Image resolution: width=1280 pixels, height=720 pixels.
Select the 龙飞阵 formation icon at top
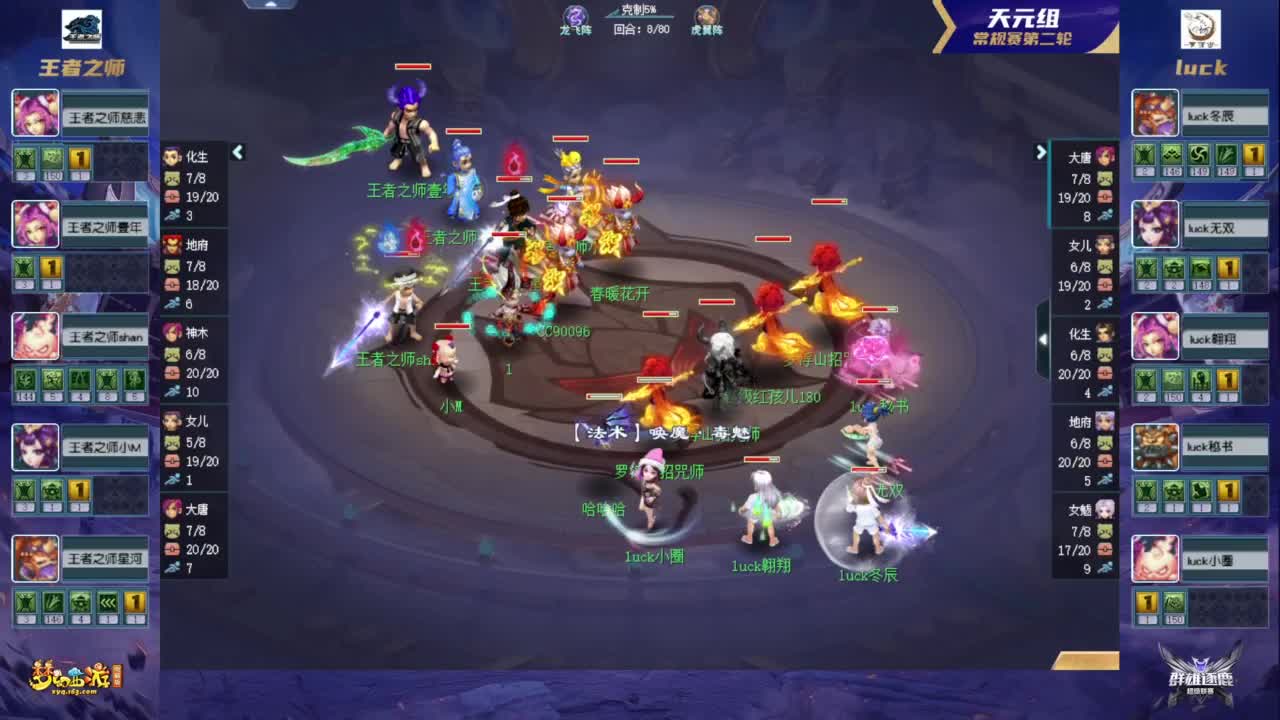[576, 17]
